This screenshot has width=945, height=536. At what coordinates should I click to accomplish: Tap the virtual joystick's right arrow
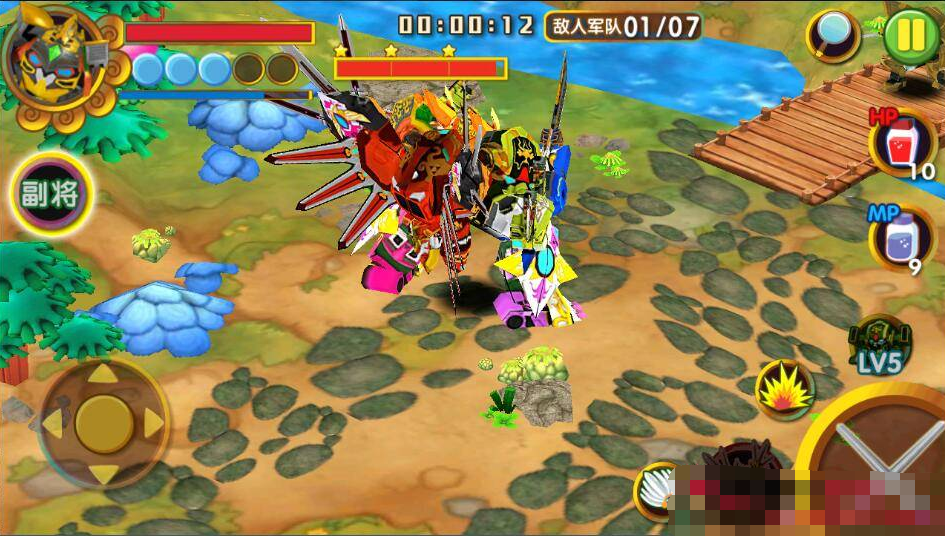point(152,424)
